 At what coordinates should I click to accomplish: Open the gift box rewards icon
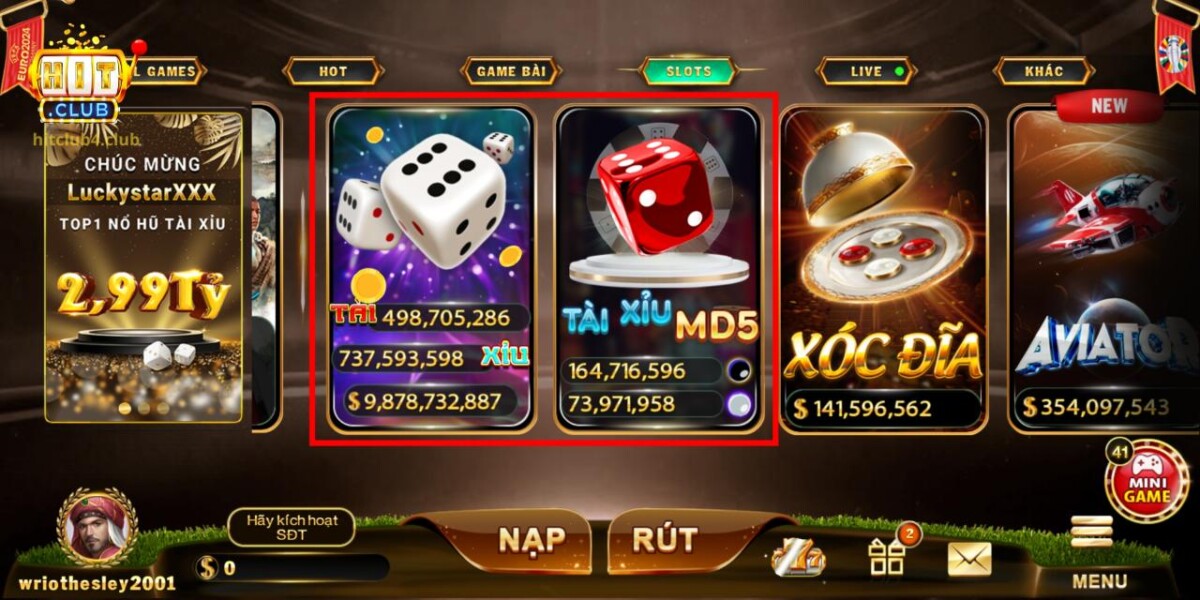[887, 557]
